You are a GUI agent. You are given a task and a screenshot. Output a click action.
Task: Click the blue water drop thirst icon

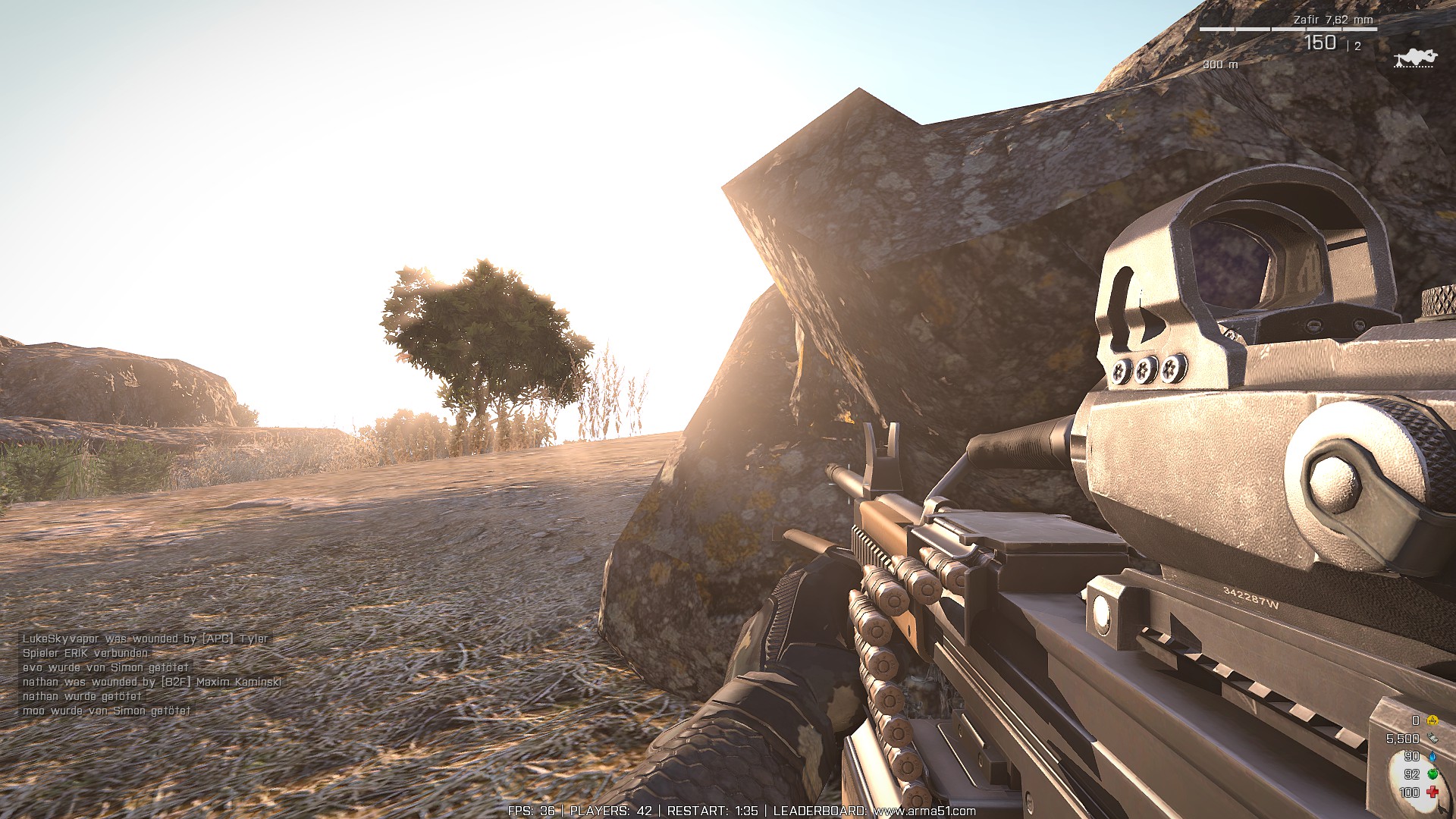(x=1432, y=756)
